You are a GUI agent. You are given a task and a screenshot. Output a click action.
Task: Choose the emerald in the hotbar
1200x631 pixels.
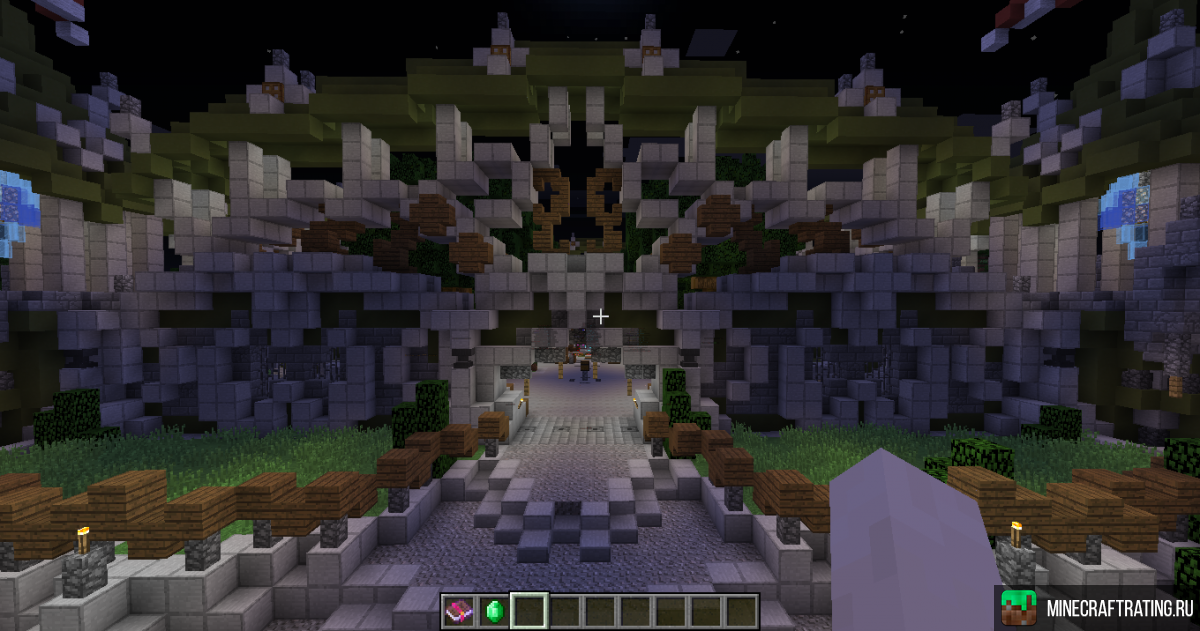(x=493, y=610)
